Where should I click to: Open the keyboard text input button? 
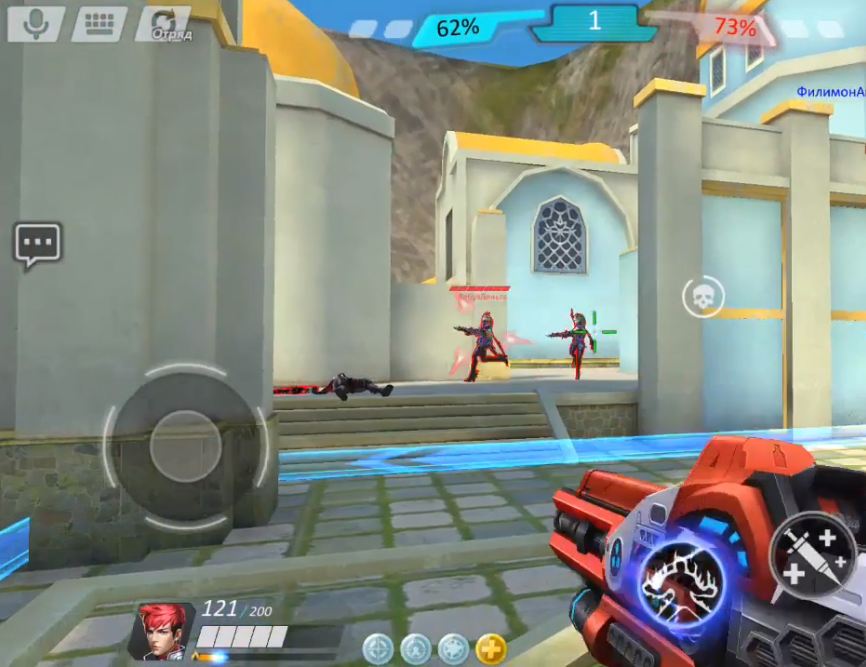pos(98,24)
